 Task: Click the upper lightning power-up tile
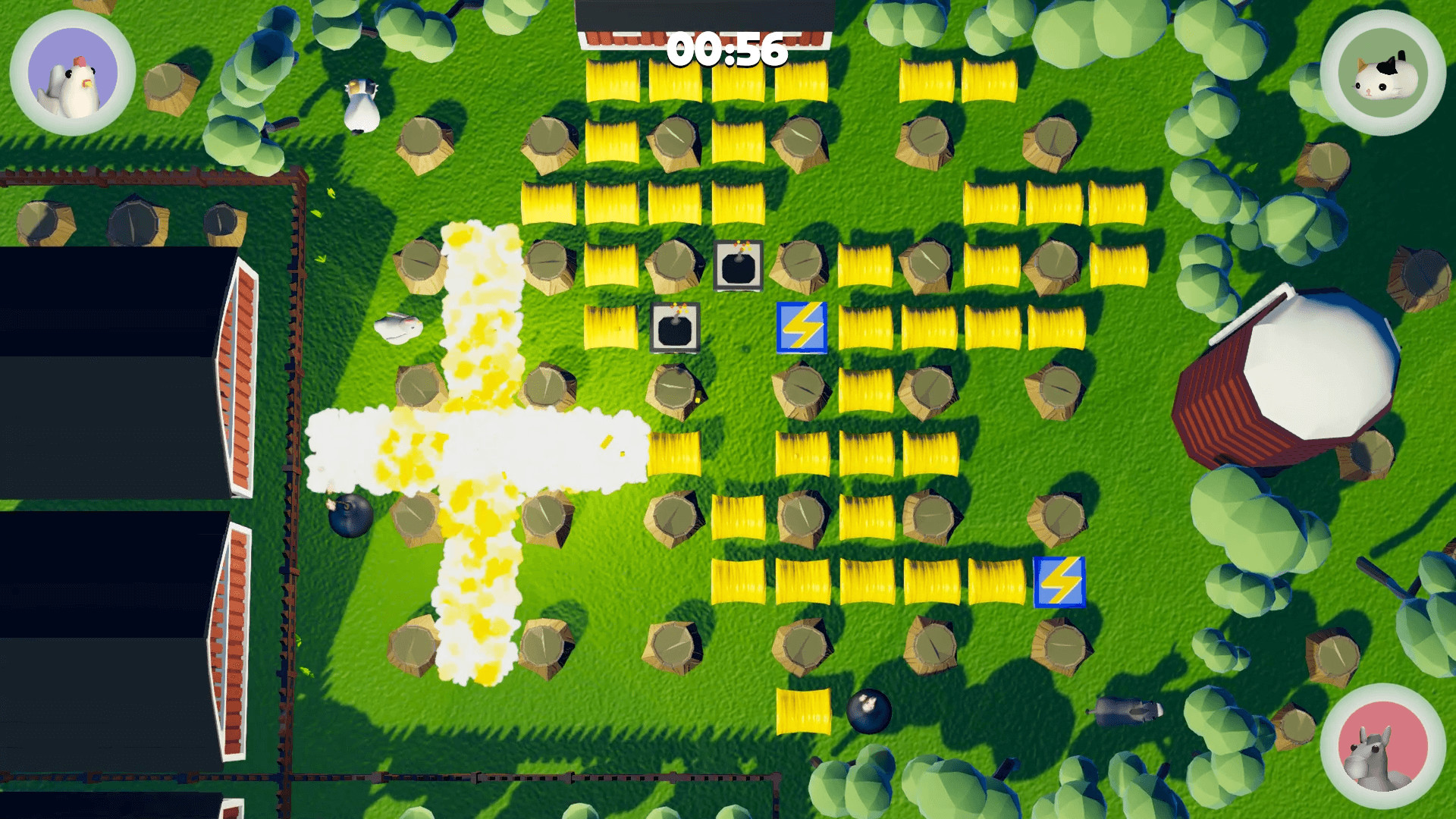point(800,326)
